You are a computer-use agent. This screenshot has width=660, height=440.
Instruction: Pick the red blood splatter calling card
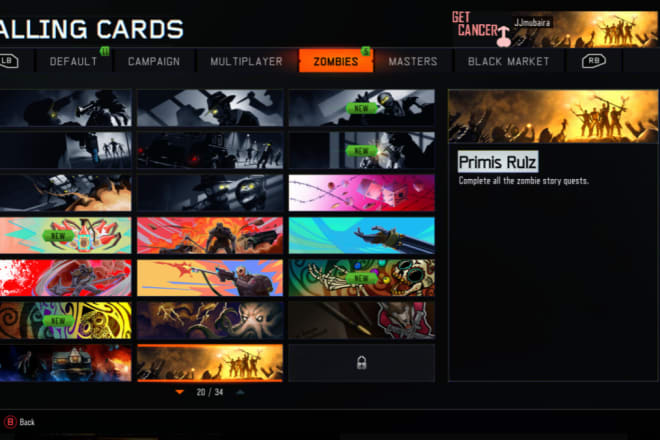point(65,278)
